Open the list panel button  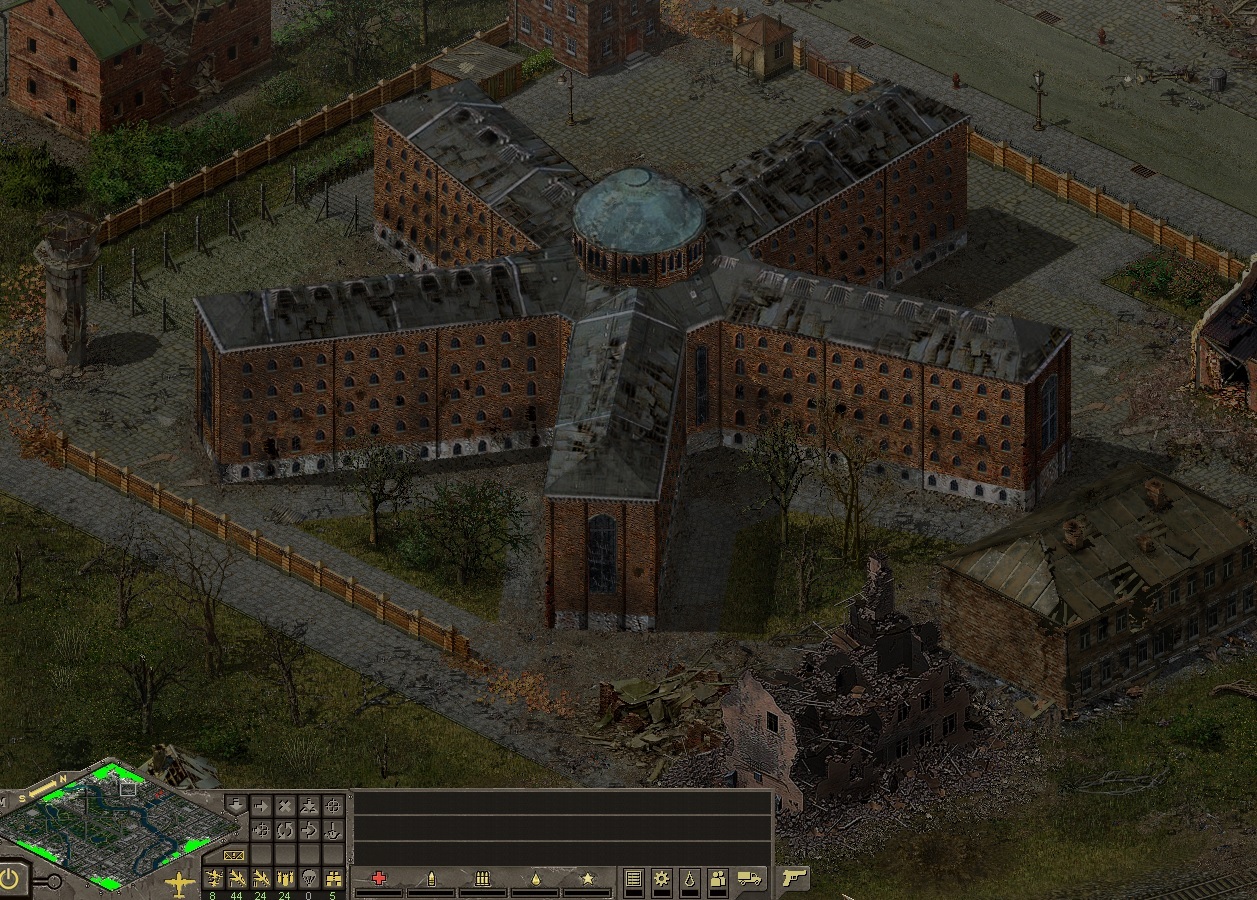(x=633, y=879)
